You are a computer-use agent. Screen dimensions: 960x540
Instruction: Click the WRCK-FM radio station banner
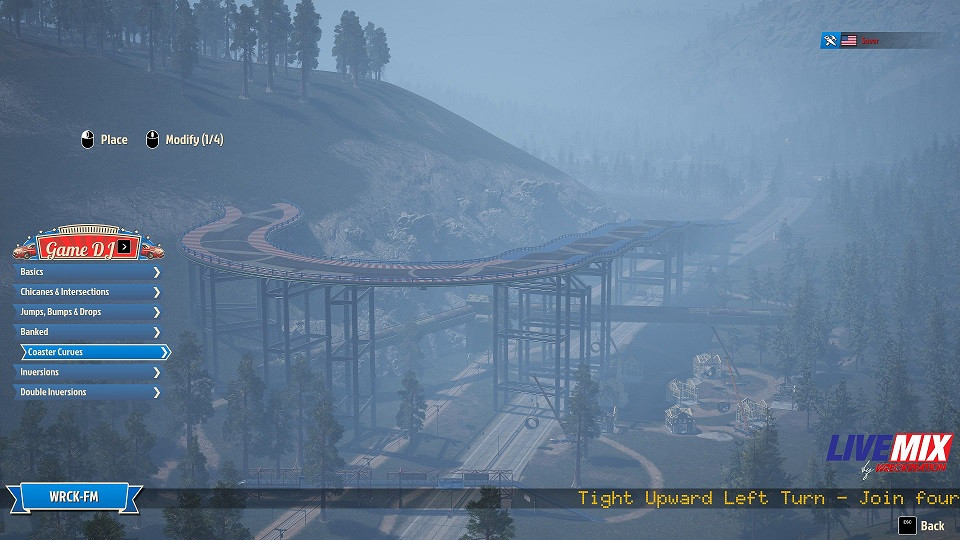[75, 497]
